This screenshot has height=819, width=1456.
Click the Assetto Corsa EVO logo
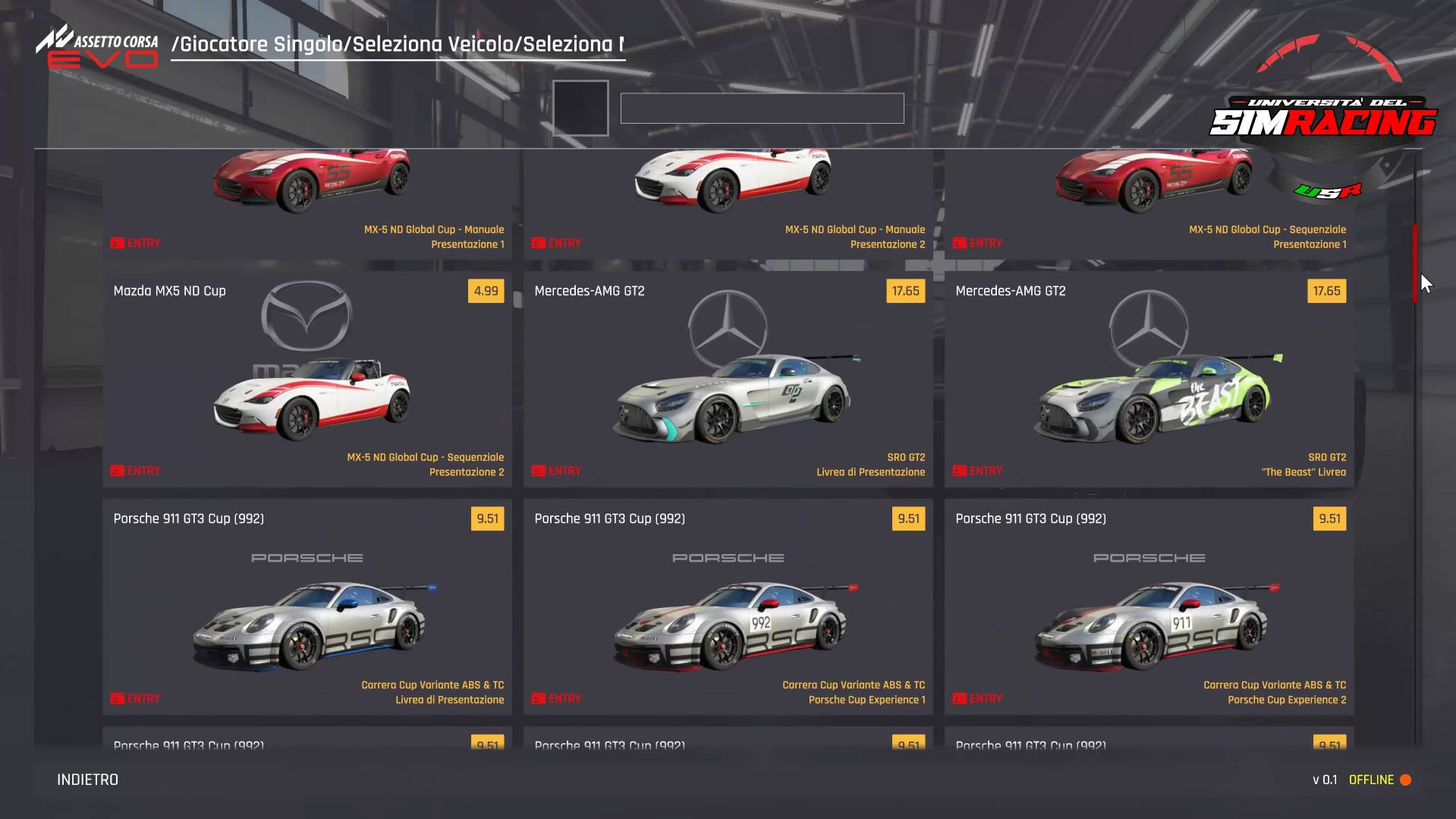[97, 48]
